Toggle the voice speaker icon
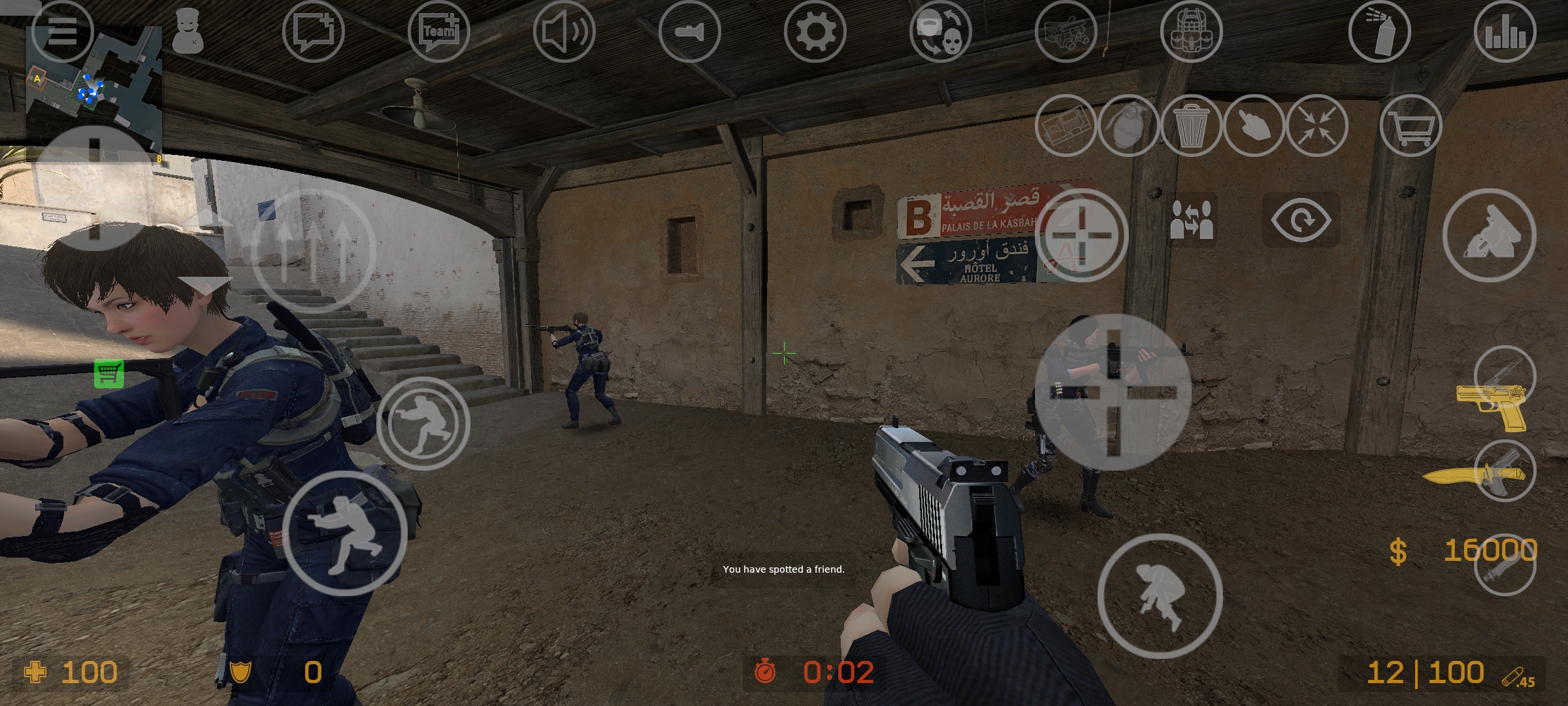This screenshot has width=1568, height=706. (564, 31)
